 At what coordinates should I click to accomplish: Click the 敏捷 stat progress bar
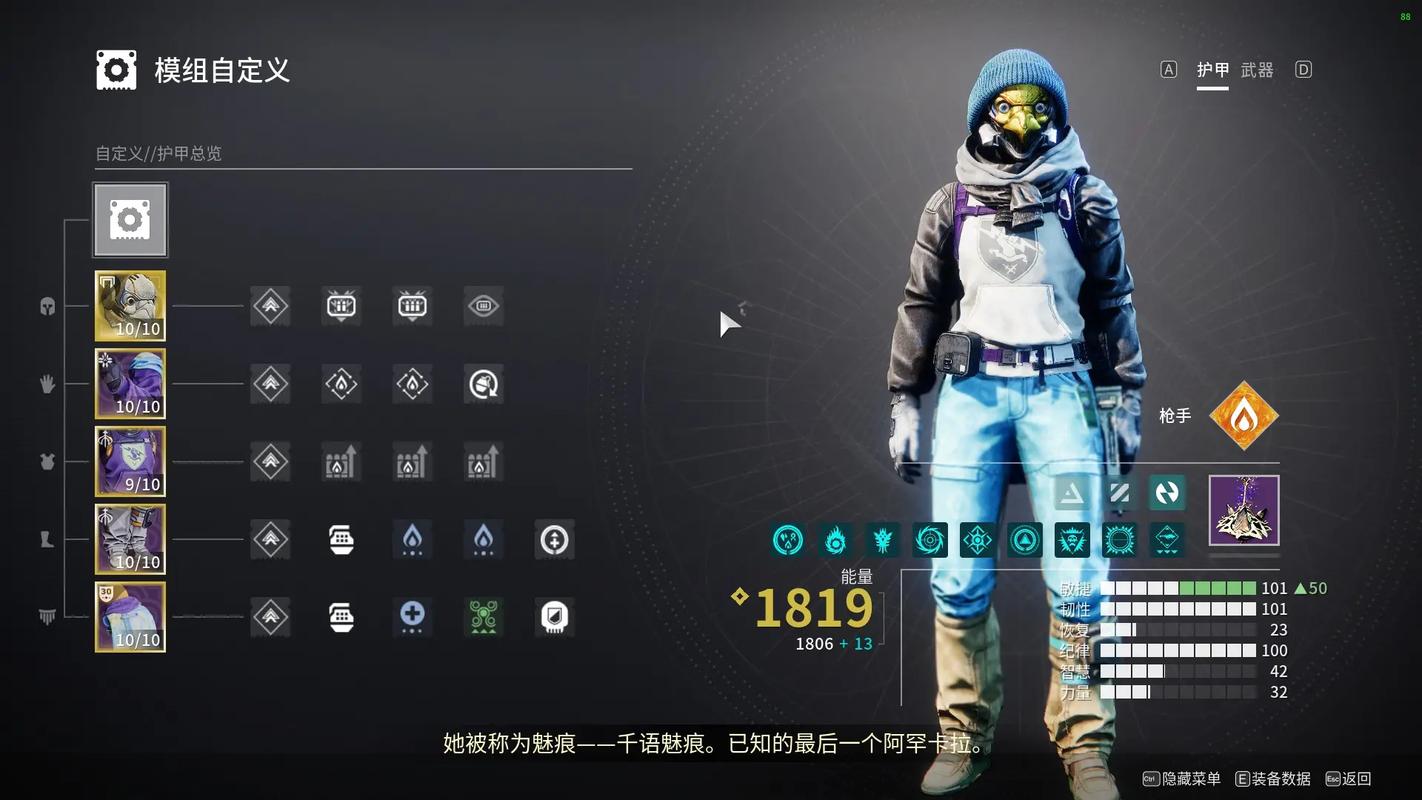click(1180, 589)
